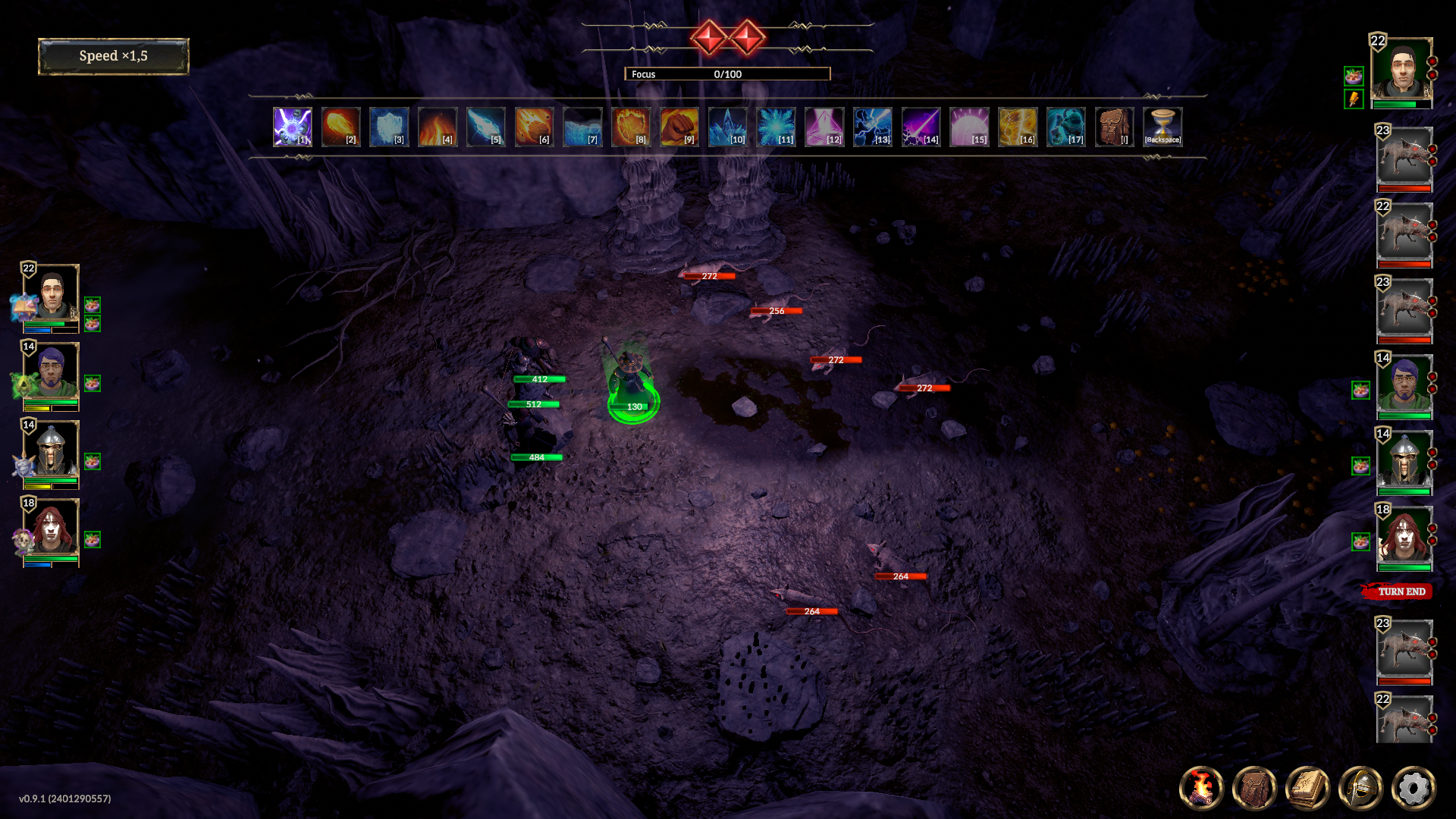Cast the teal golem summon in slot 17
The height and width of the screenshot is (819, 1456).
(1066, 127)
